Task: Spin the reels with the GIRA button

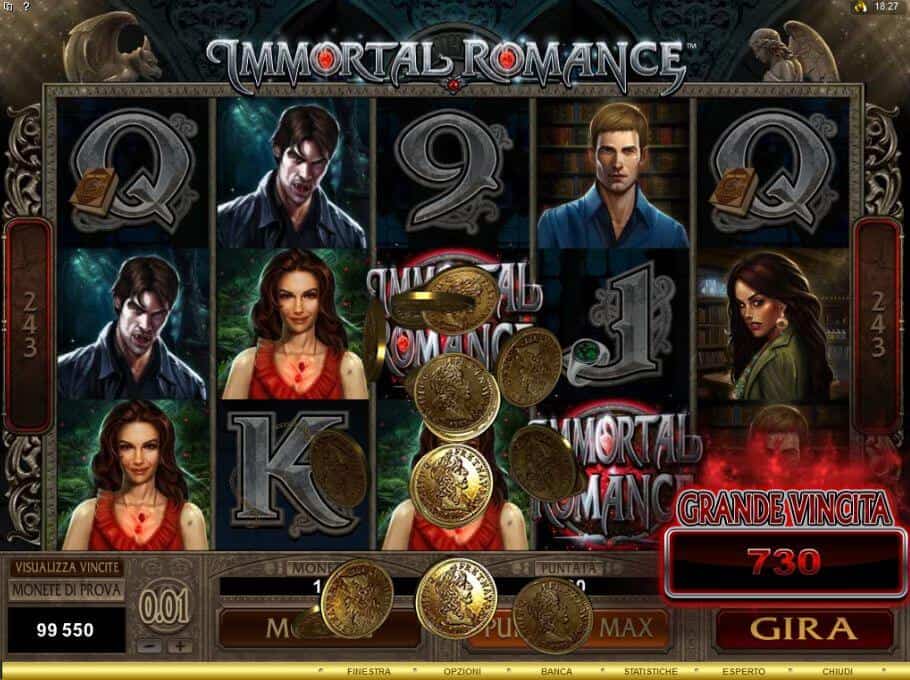Action: tap(803, 629)
